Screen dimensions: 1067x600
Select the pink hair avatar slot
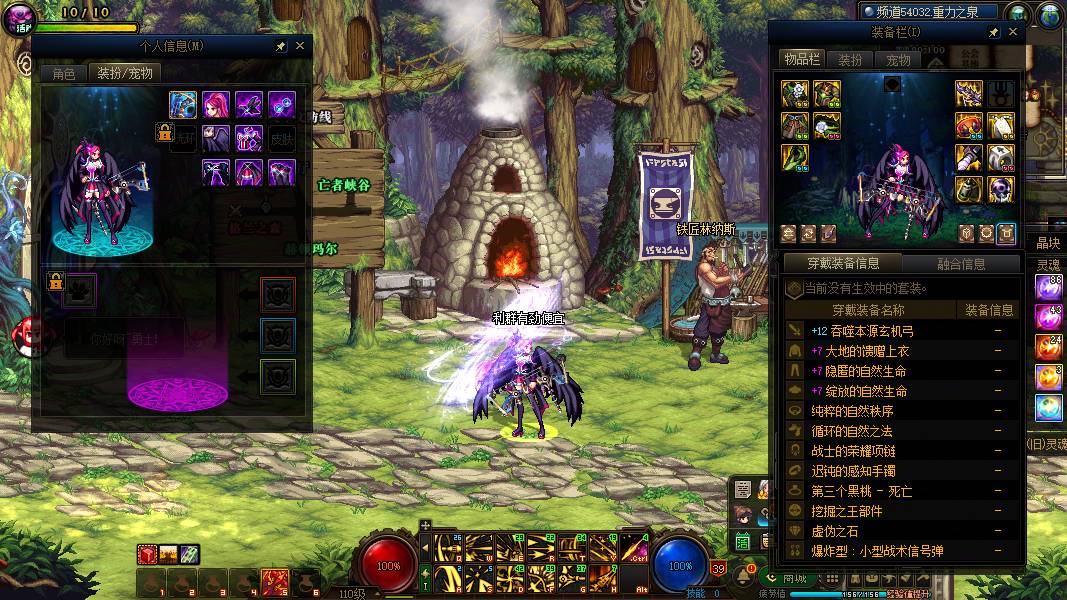(216, 104)
